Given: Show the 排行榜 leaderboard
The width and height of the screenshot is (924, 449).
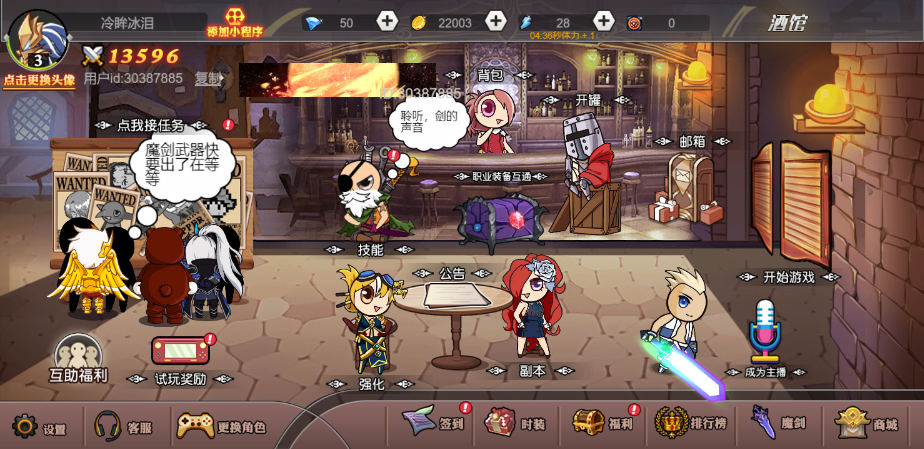Looking at the screenshot, I should (691, 423).
